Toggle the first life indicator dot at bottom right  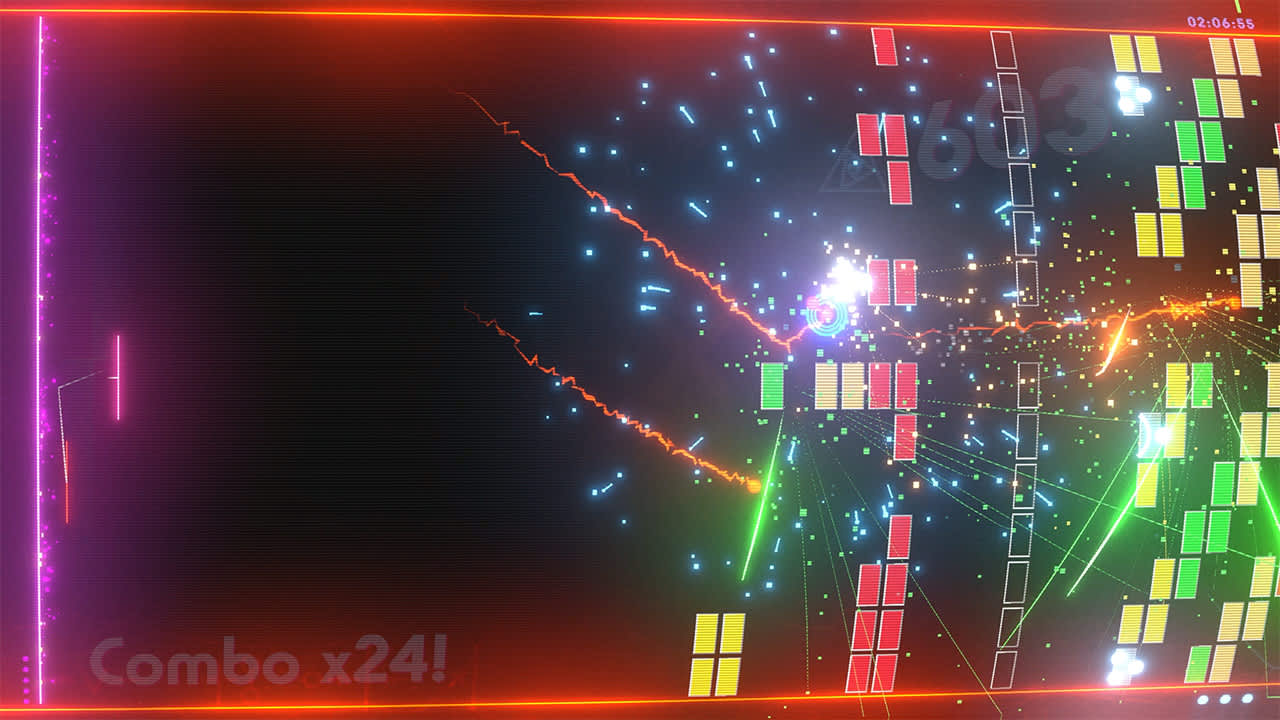(x=1203, y=699)
